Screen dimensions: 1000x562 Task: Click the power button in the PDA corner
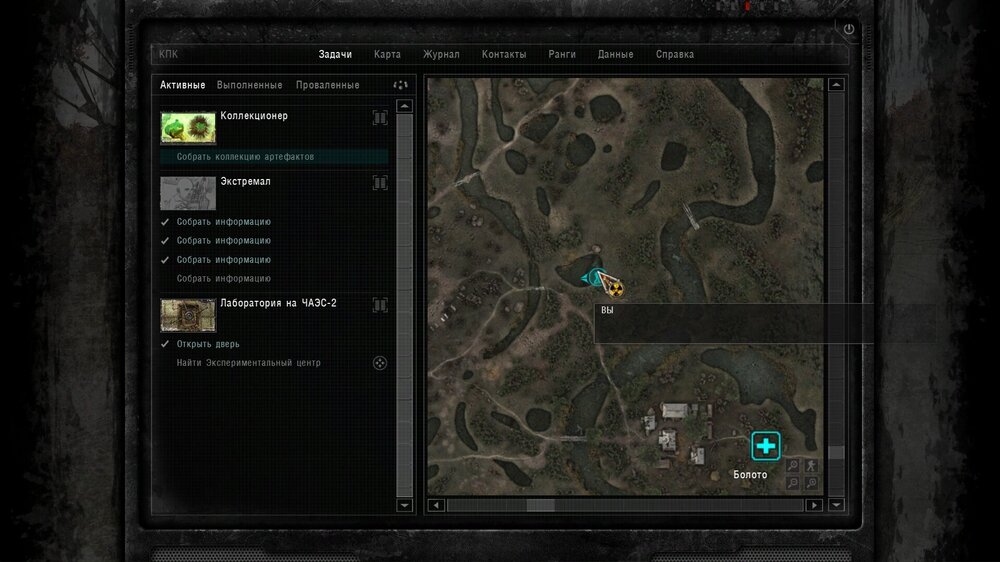(x=849, y=30)
